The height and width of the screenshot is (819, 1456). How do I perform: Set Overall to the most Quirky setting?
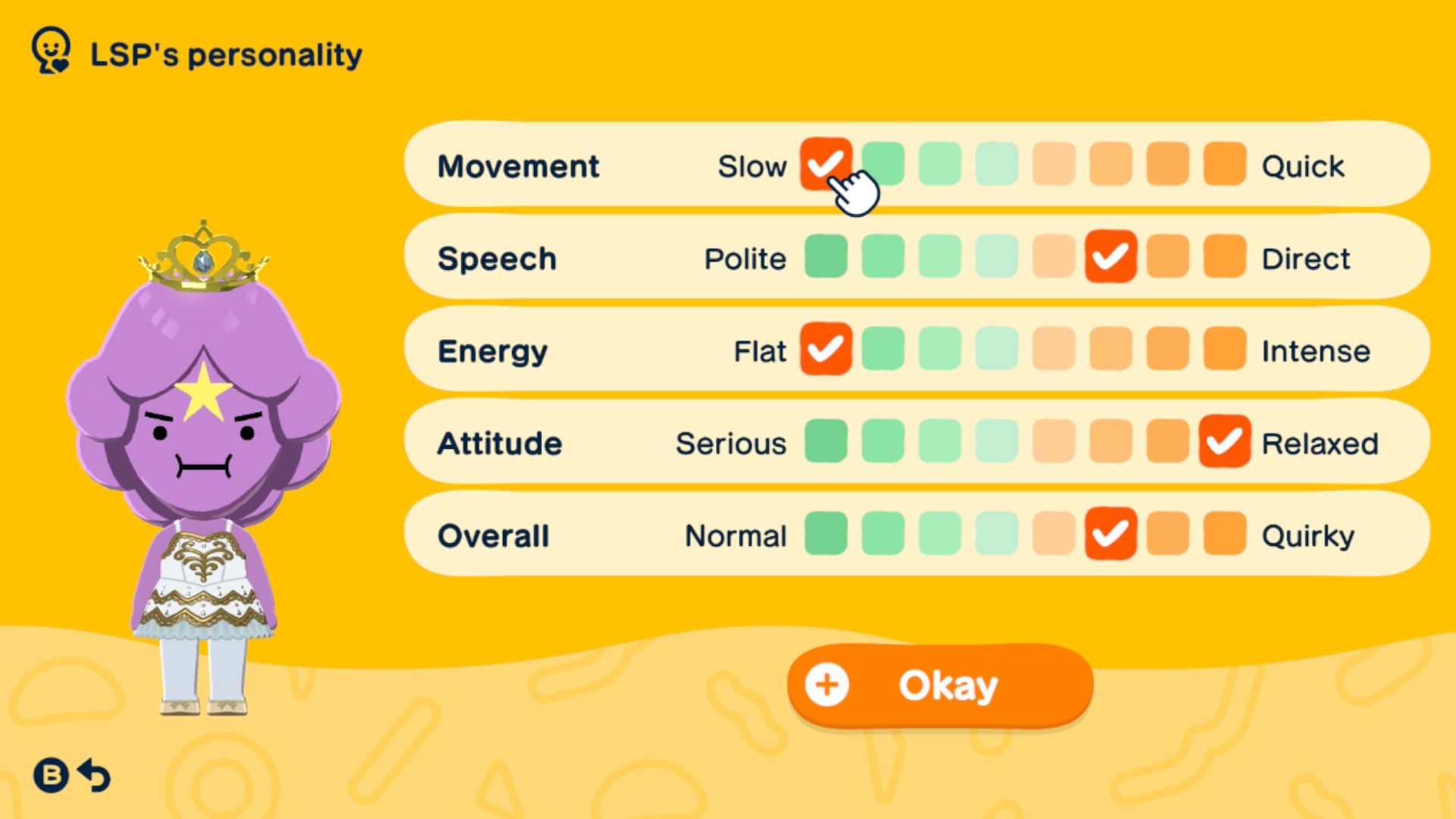tap(1224, 535)
